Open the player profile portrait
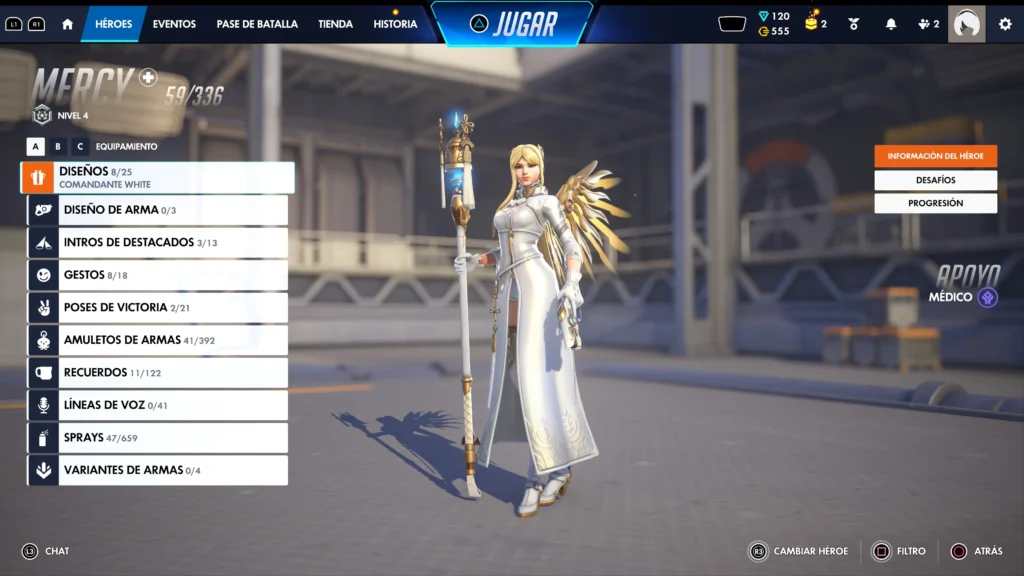 pos(966,24)
